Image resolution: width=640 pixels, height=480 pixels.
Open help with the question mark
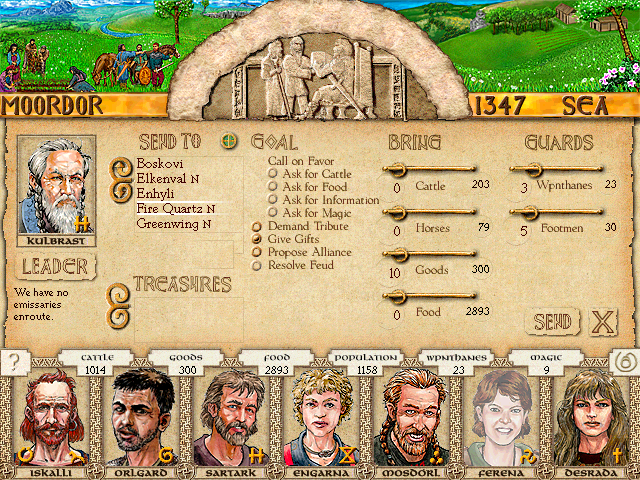pos(14,362)
